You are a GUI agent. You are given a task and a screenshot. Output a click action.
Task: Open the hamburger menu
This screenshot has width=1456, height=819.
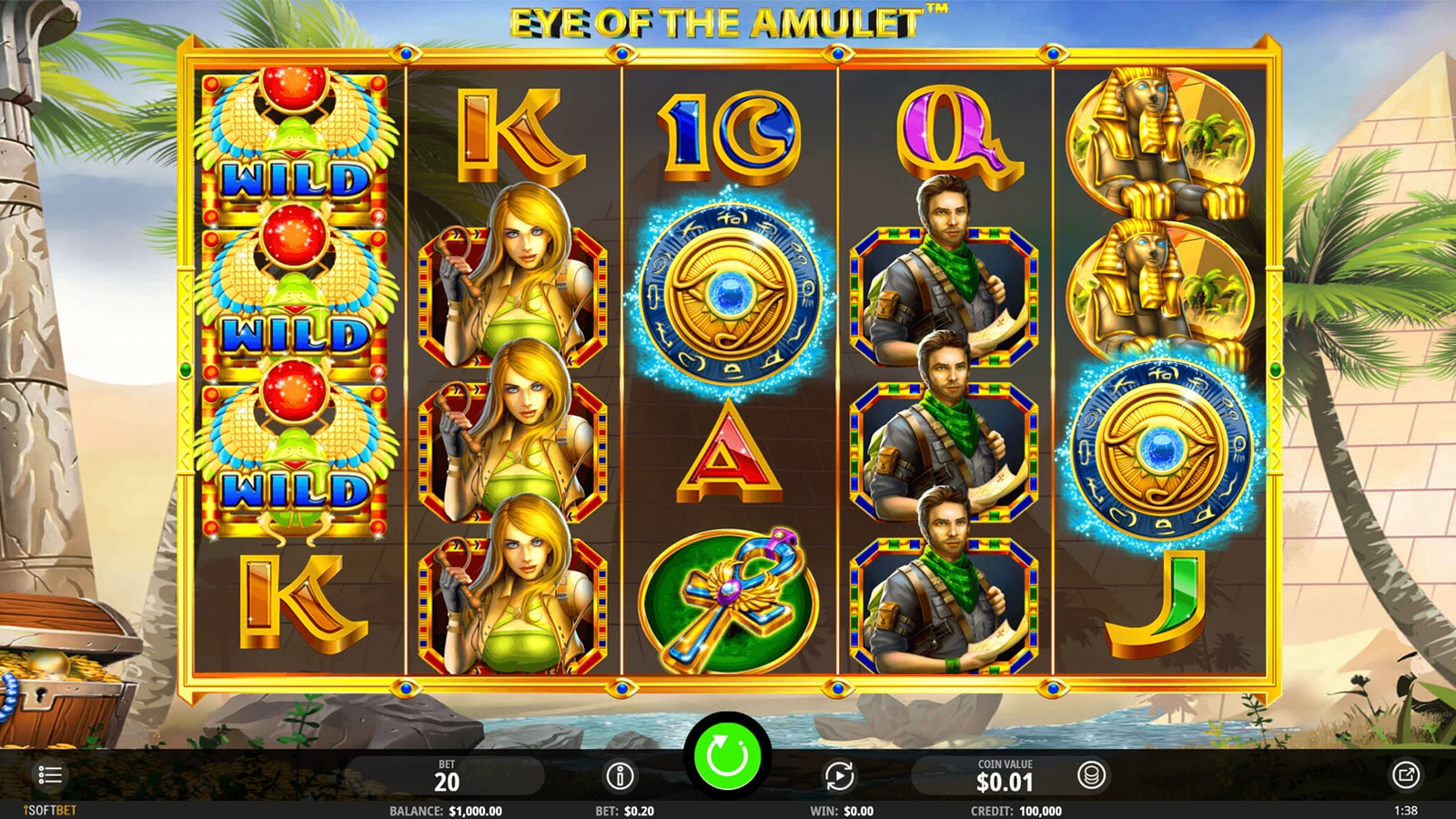(x=50, y=775)
